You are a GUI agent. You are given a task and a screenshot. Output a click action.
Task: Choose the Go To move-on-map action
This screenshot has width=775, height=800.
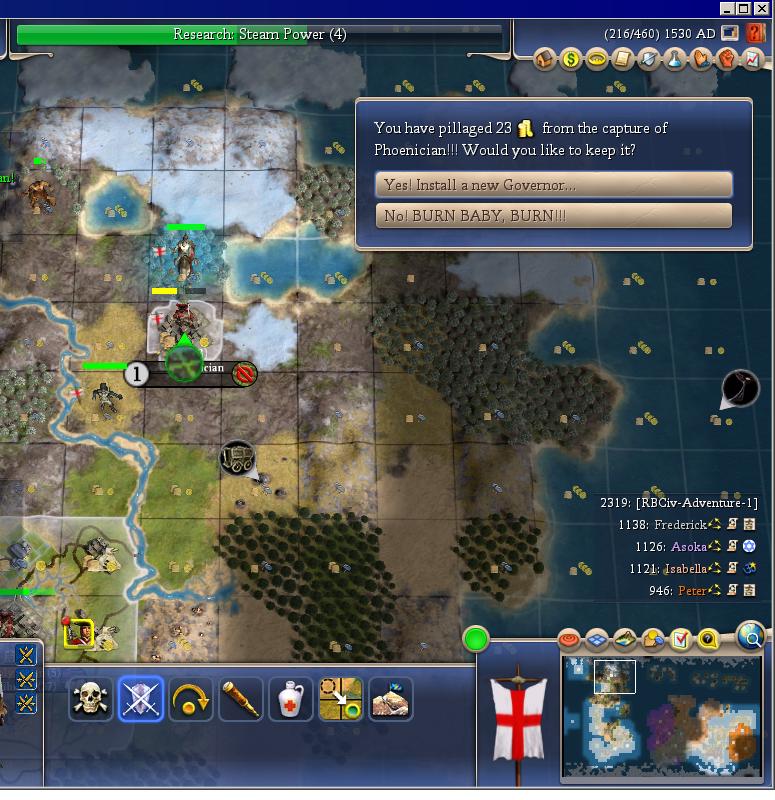tap(340, 700)
